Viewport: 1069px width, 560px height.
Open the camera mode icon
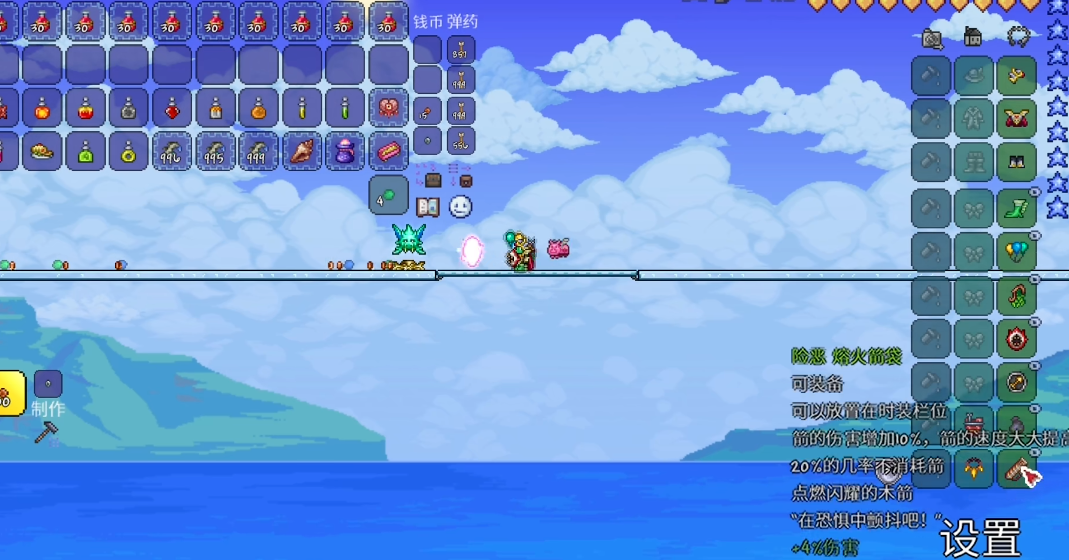tap(932, 39)
